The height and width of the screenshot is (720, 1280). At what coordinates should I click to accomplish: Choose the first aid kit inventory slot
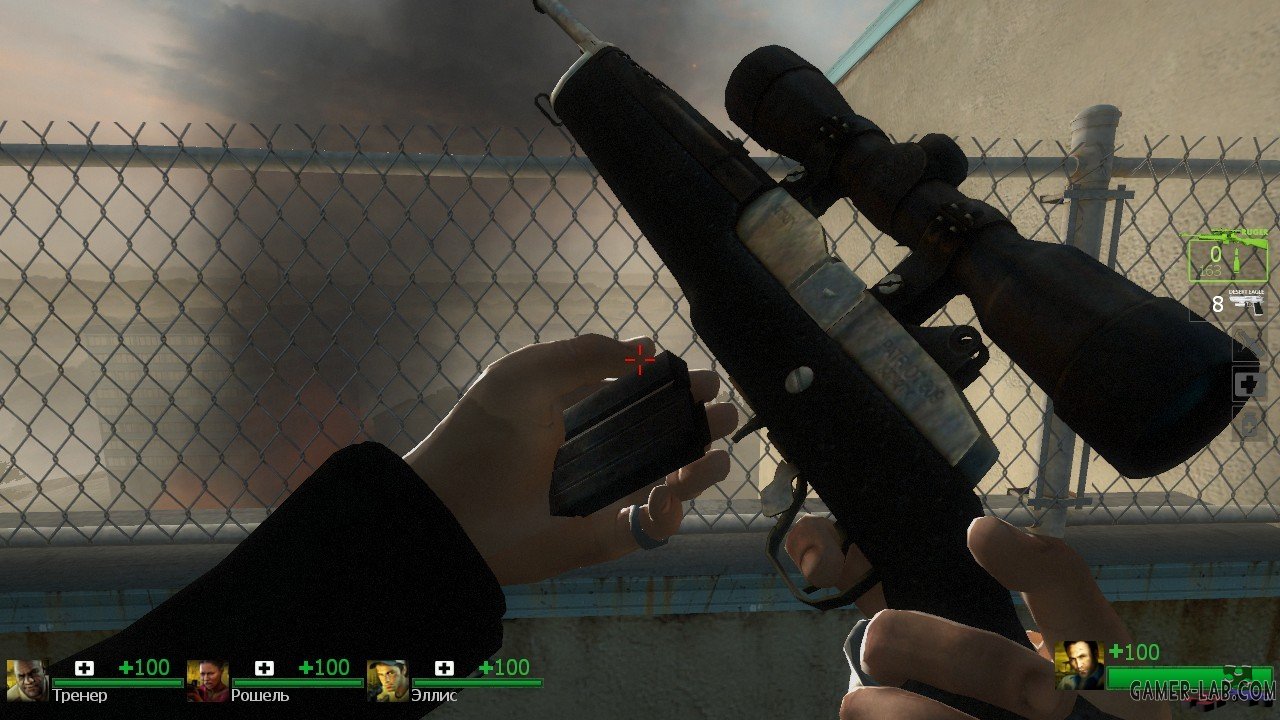coord(1248,385)
